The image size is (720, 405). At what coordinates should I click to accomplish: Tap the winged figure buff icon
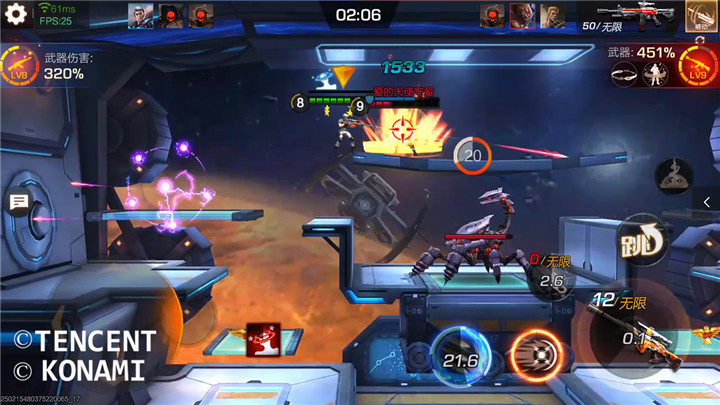(x=656, y=73)
